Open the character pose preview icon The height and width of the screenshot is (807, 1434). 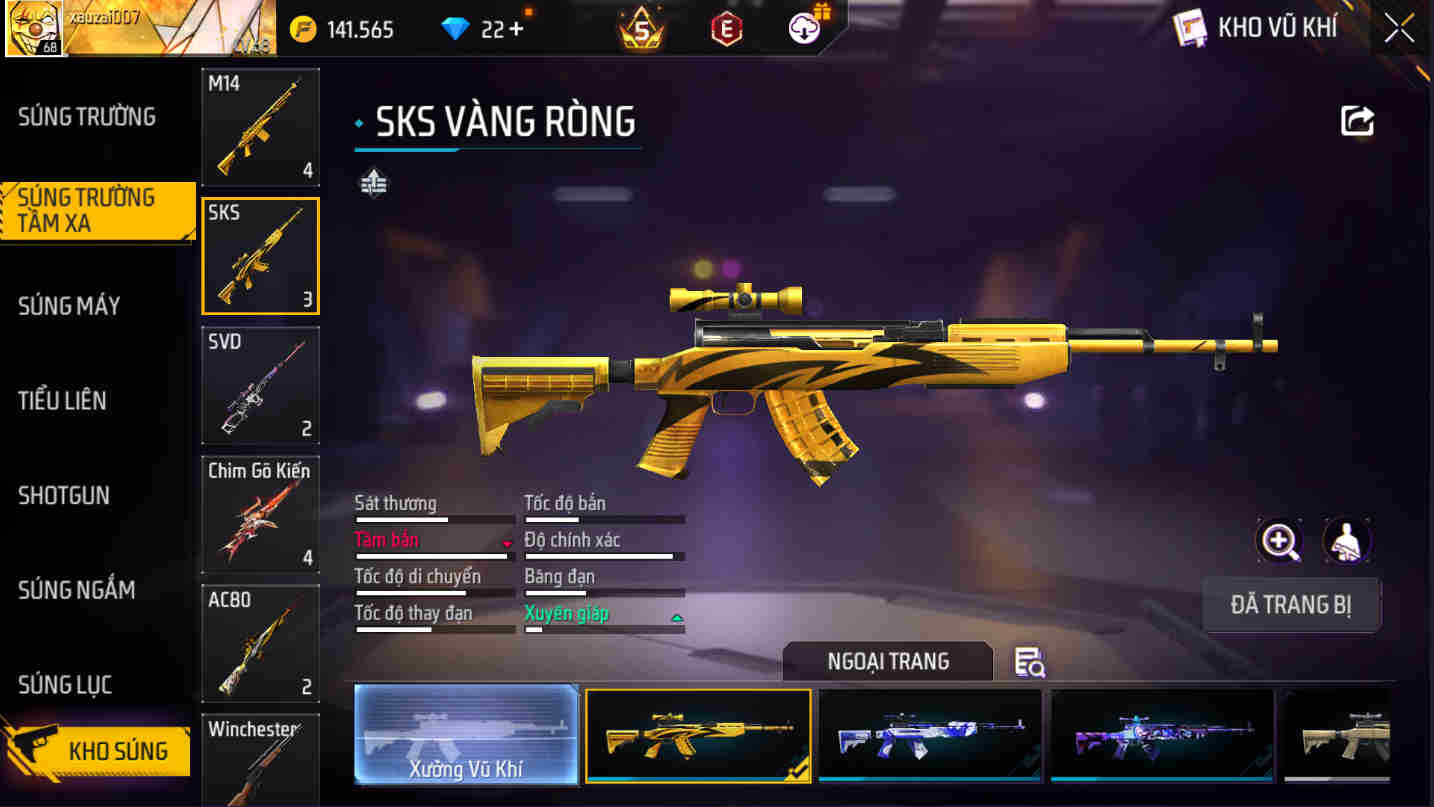[x=1347, y=540]
